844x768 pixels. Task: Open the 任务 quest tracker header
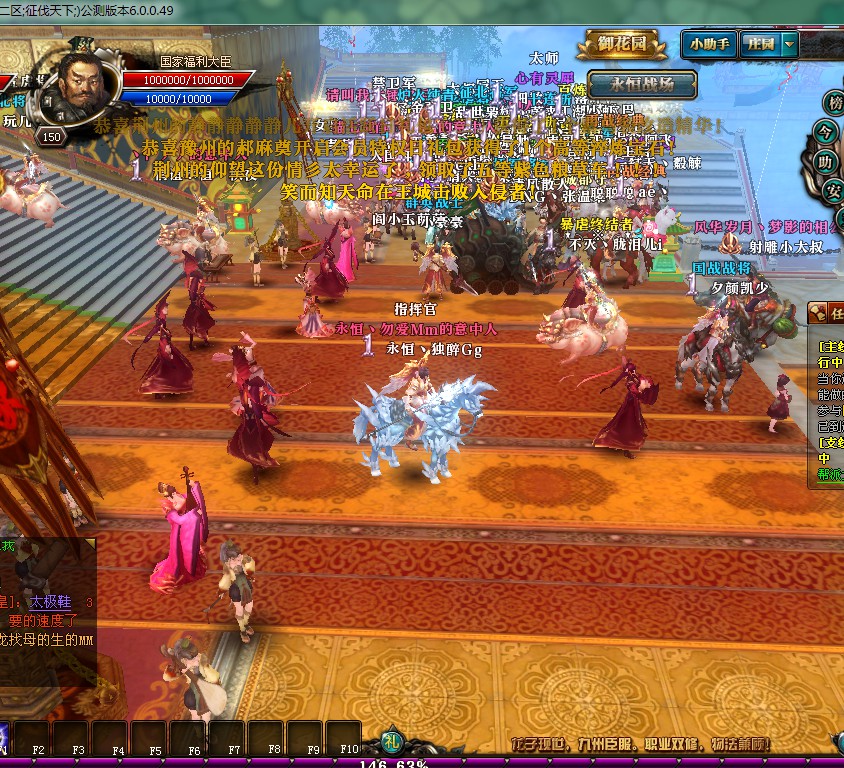pos(827,313)
